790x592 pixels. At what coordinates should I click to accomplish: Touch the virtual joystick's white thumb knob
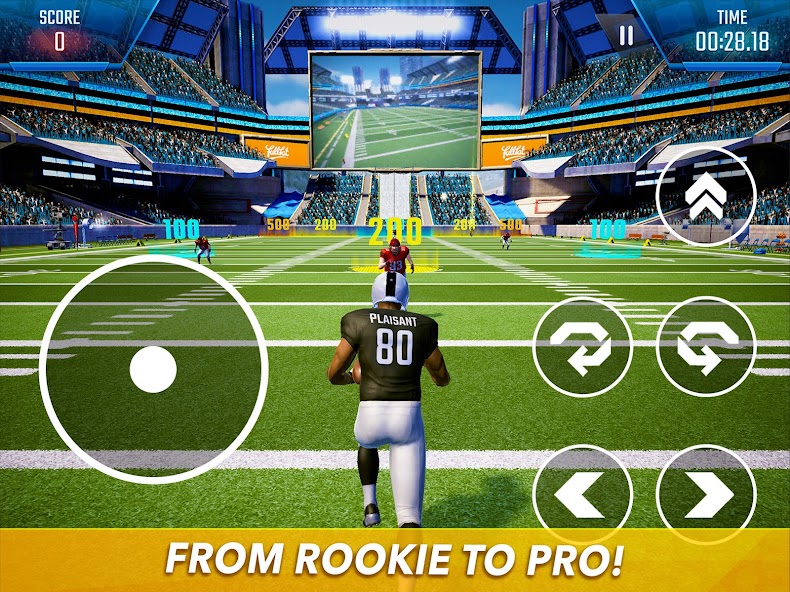point(153,370)
